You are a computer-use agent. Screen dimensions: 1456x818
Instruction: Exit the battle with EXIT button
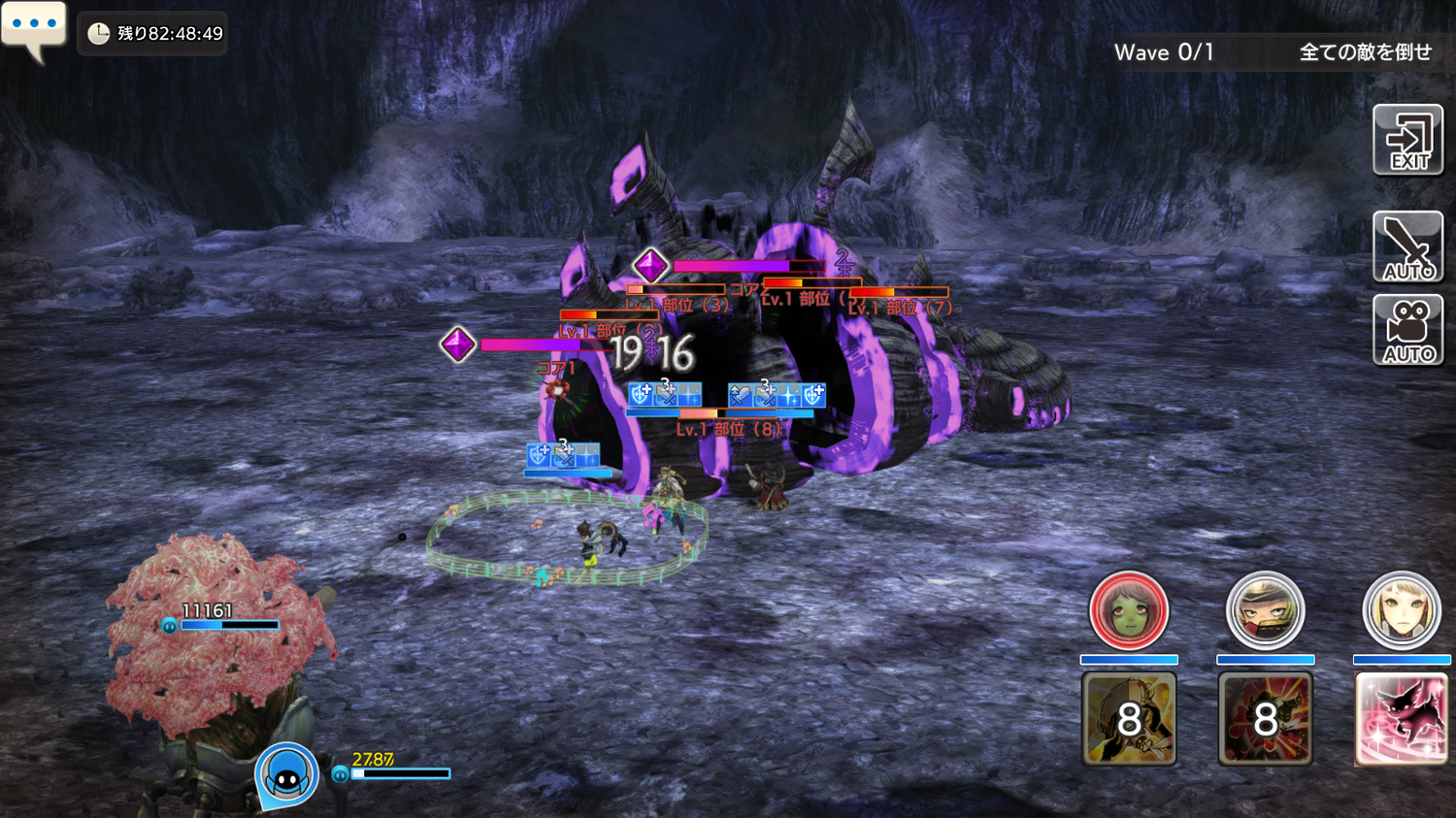point(1407,141)
